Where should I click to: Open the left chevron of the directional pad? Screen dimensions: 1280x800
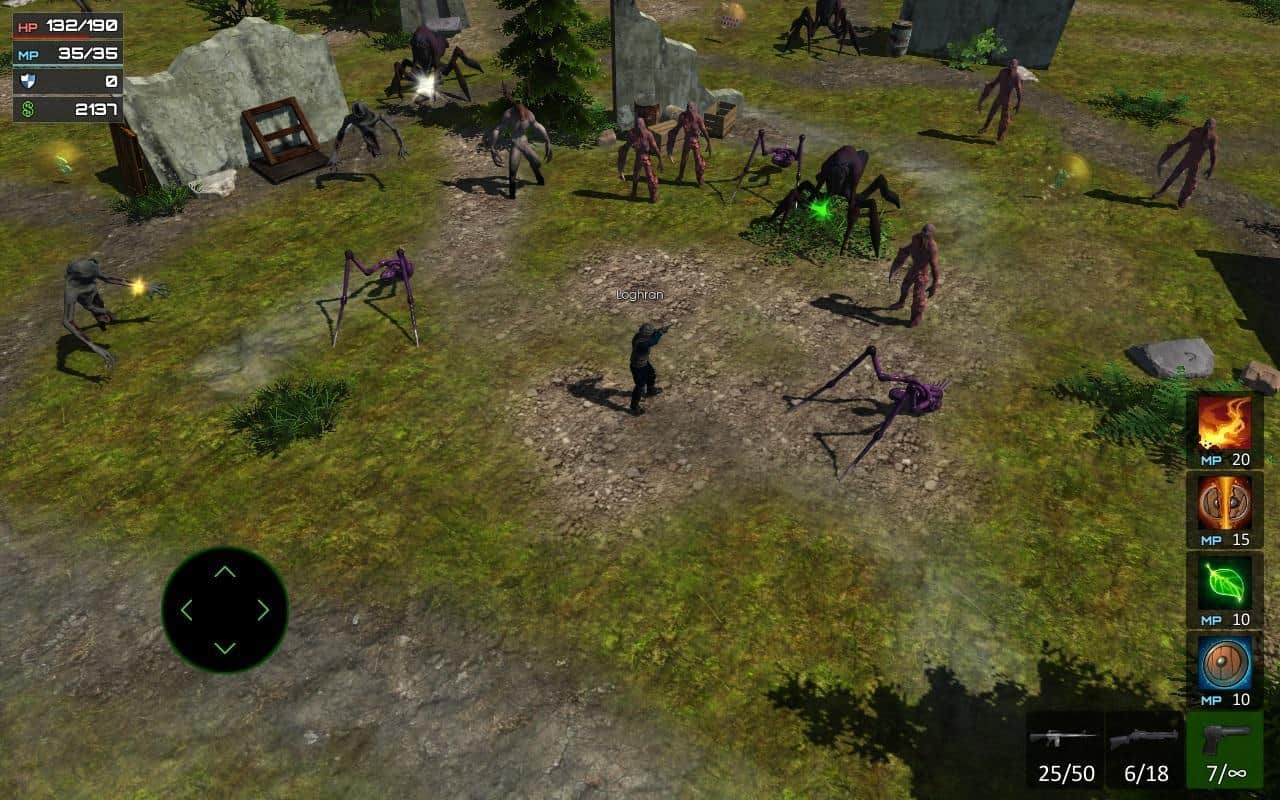[x=187, y=611]
